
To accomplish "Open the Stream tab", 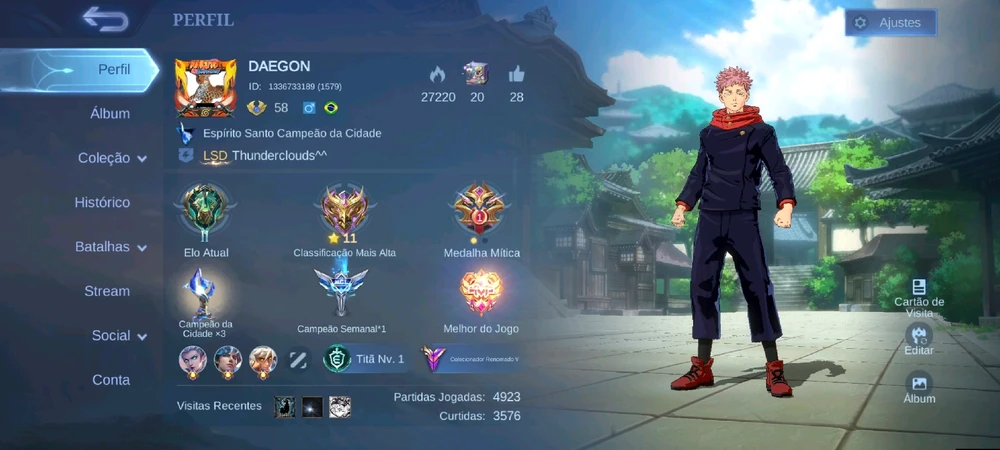I will pos(107,291).
